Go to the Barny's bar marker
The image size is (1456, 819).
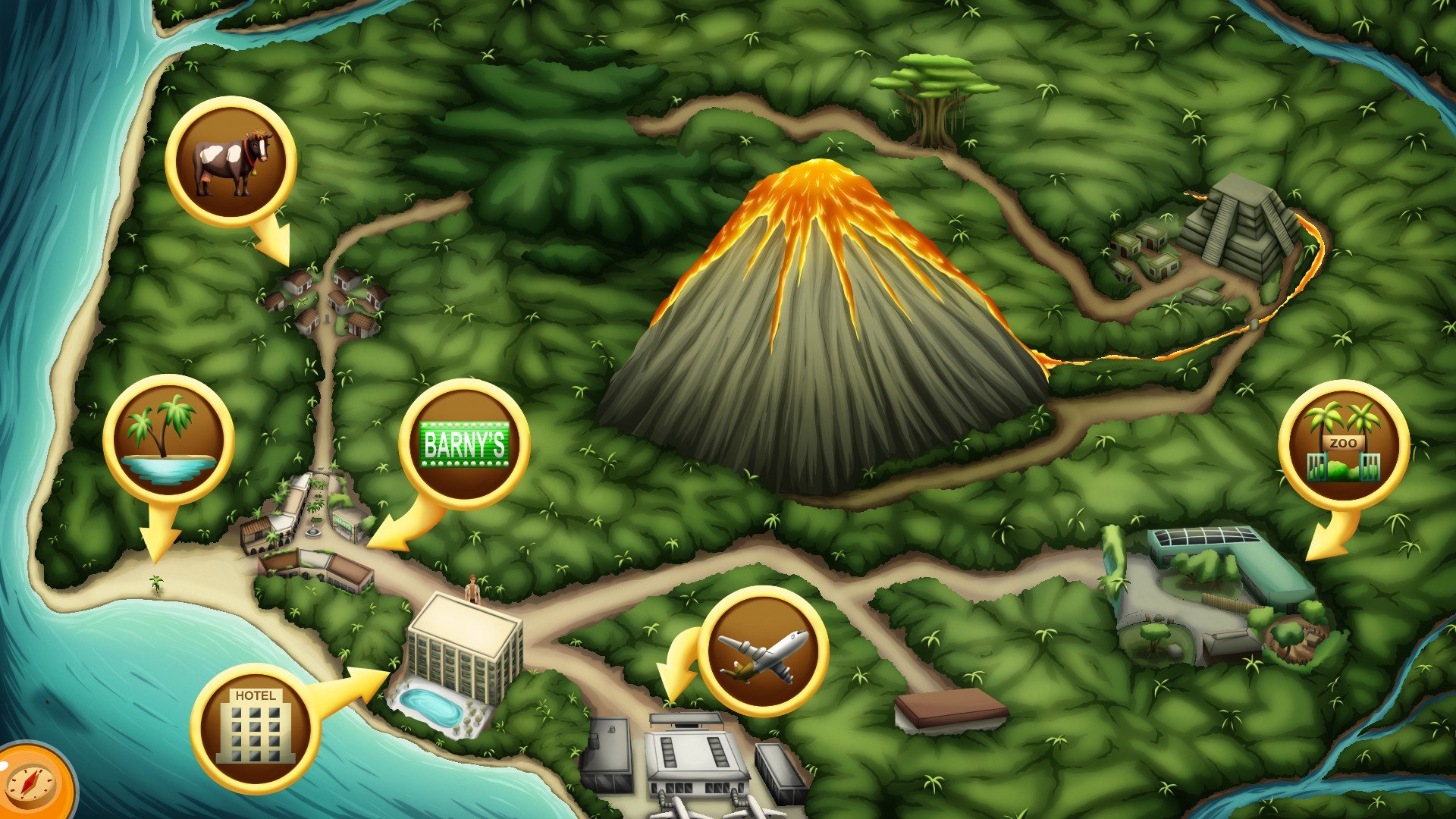click(x=464, y=444)
